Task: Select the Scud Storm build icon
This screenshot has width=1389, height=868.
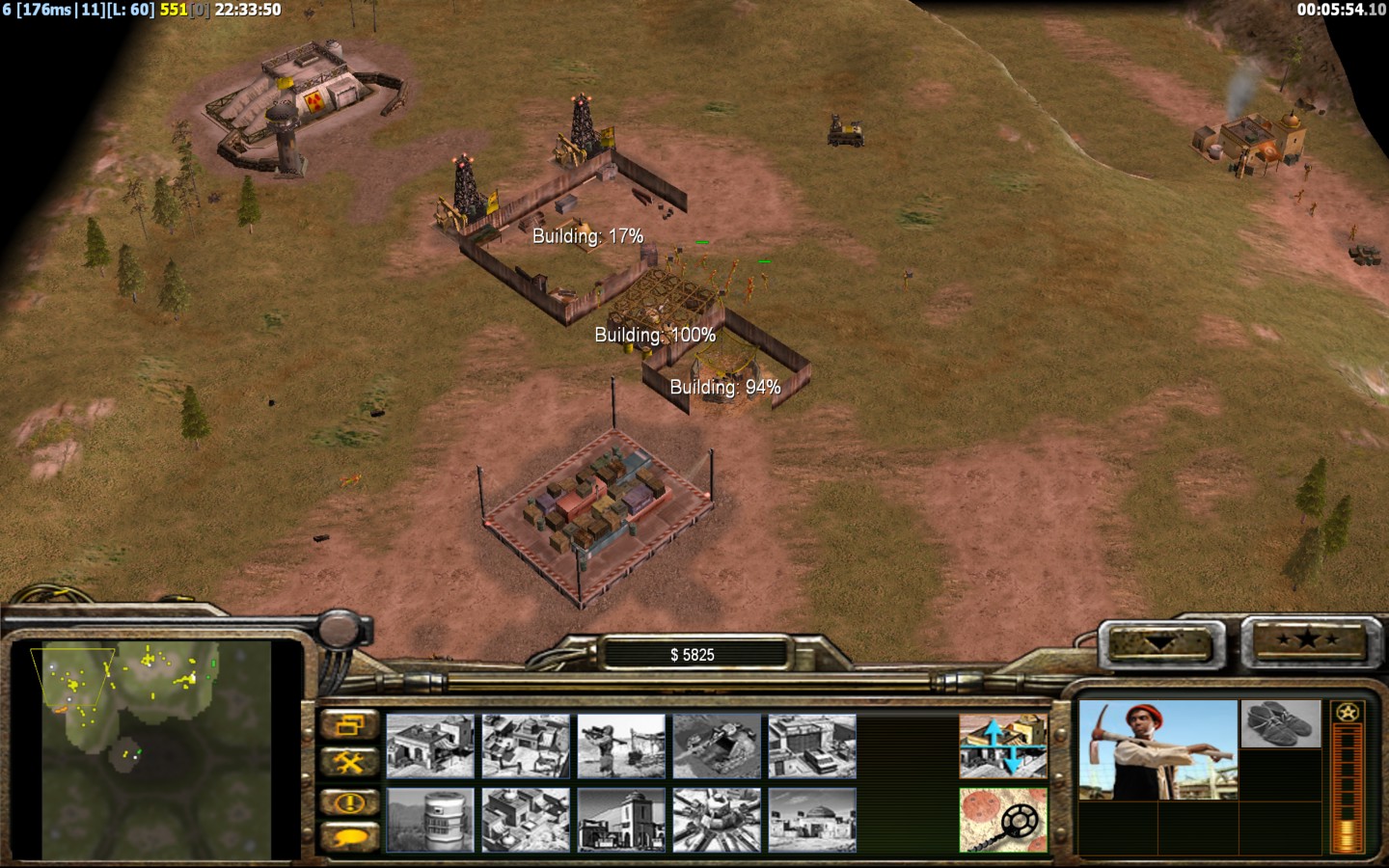Action: click(x=717, y=820)
